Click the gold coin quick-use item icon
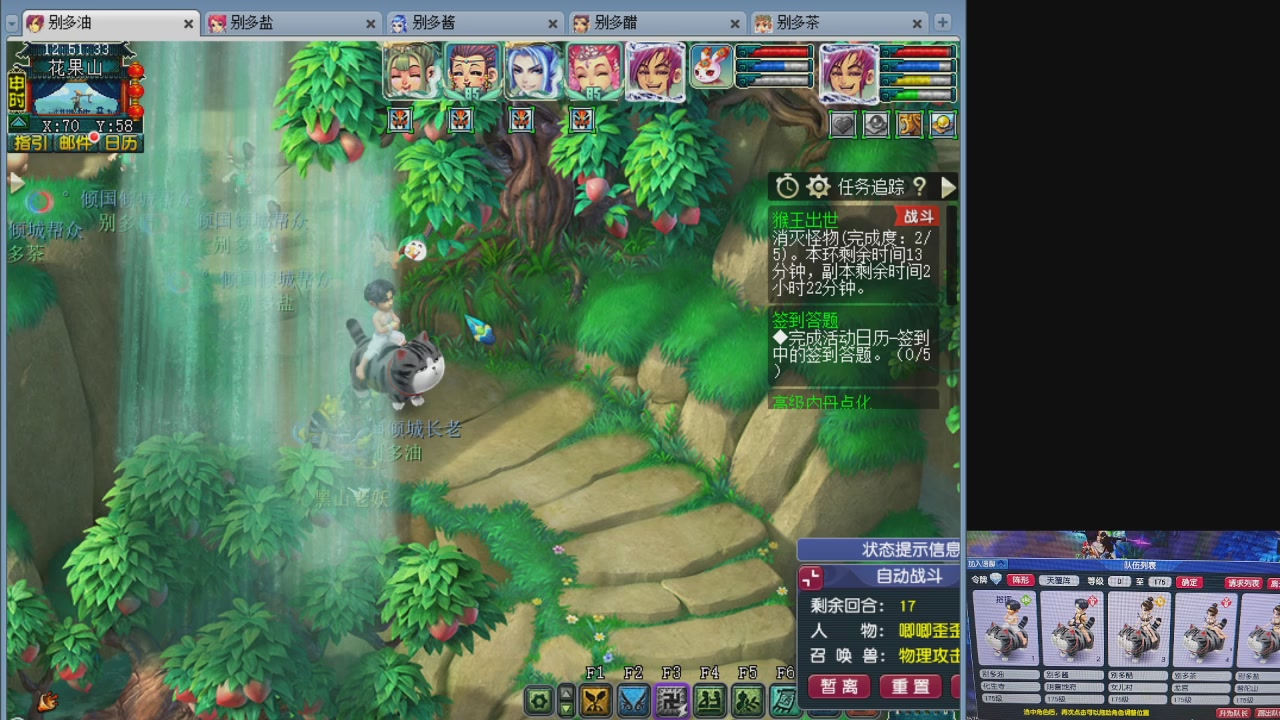This screenshot has height=720, width=1280. [x=940, y=124]
